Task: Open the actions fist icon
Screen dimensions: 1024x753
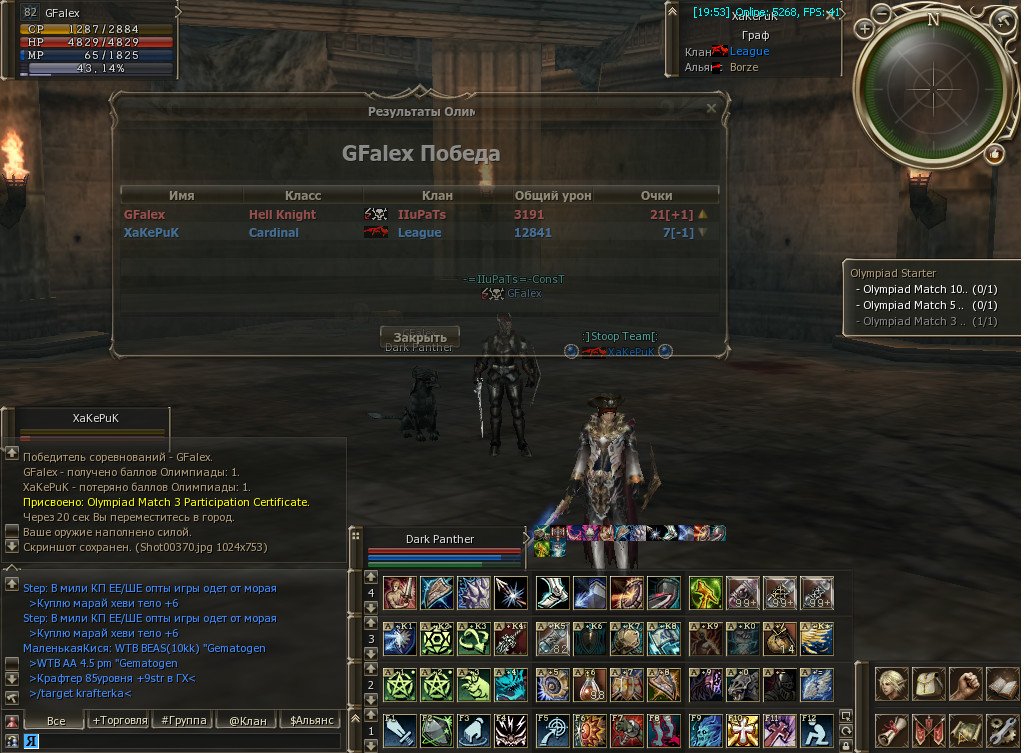Action: (966, 684)
